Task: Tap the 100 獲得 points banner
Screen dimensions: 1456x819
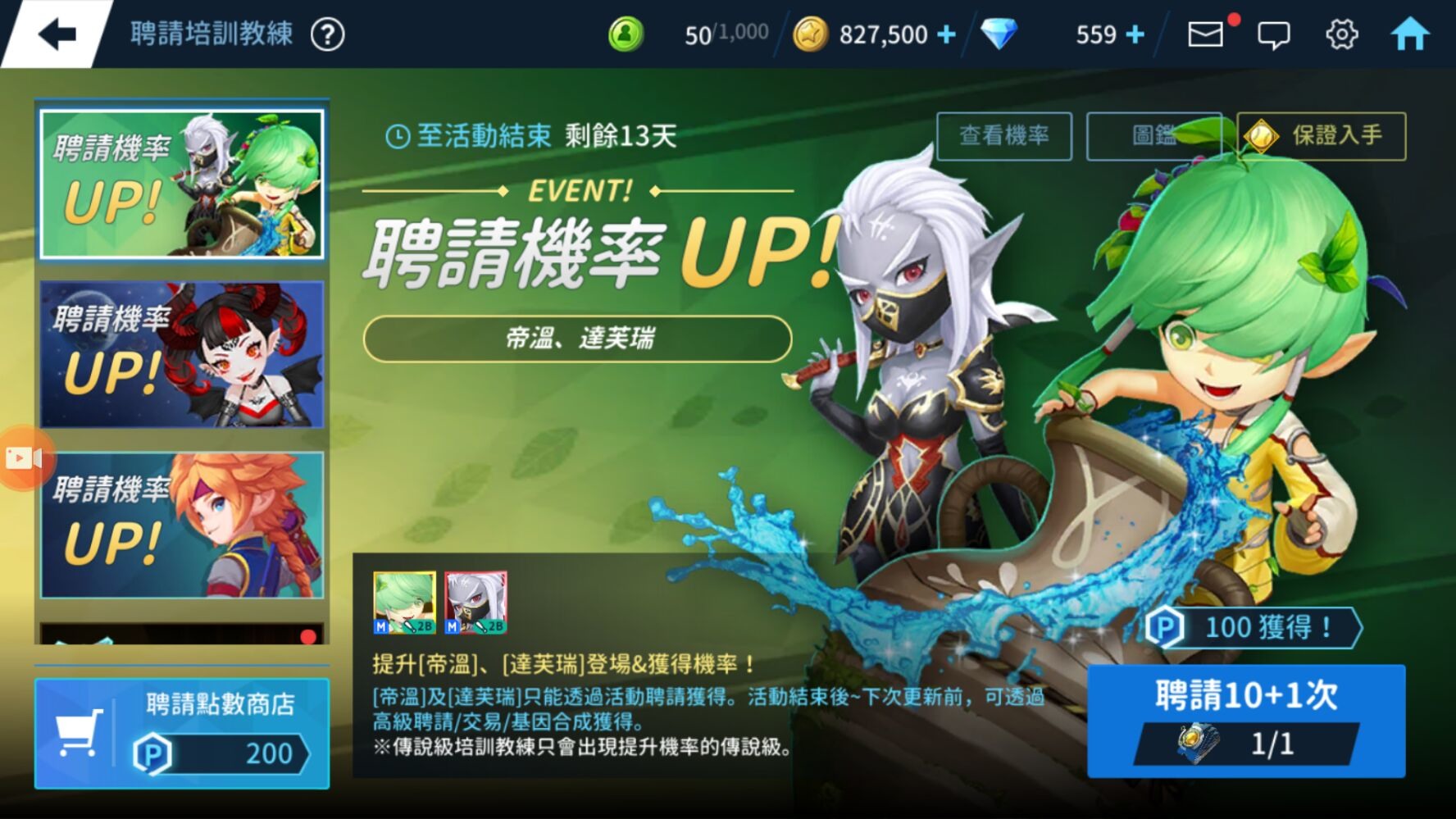Action: coord(1254,628)
